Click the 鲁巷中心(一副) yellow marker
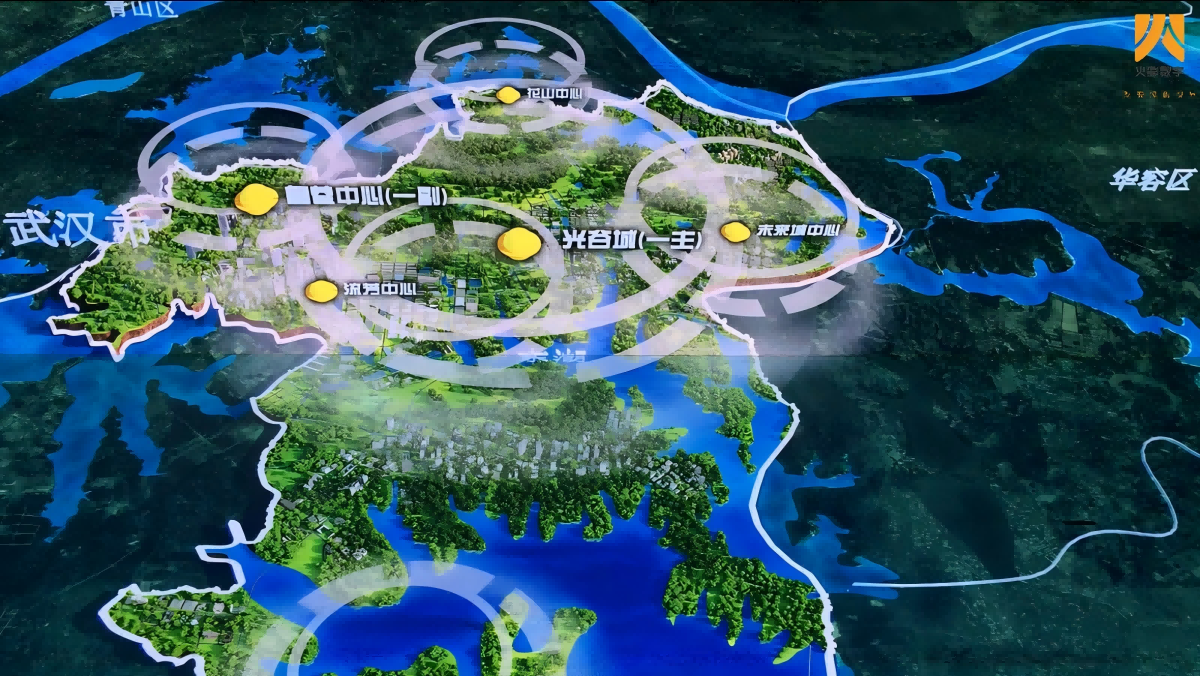Image resolution: width=1200 pixels, height=676 pixels. point(256,198)
